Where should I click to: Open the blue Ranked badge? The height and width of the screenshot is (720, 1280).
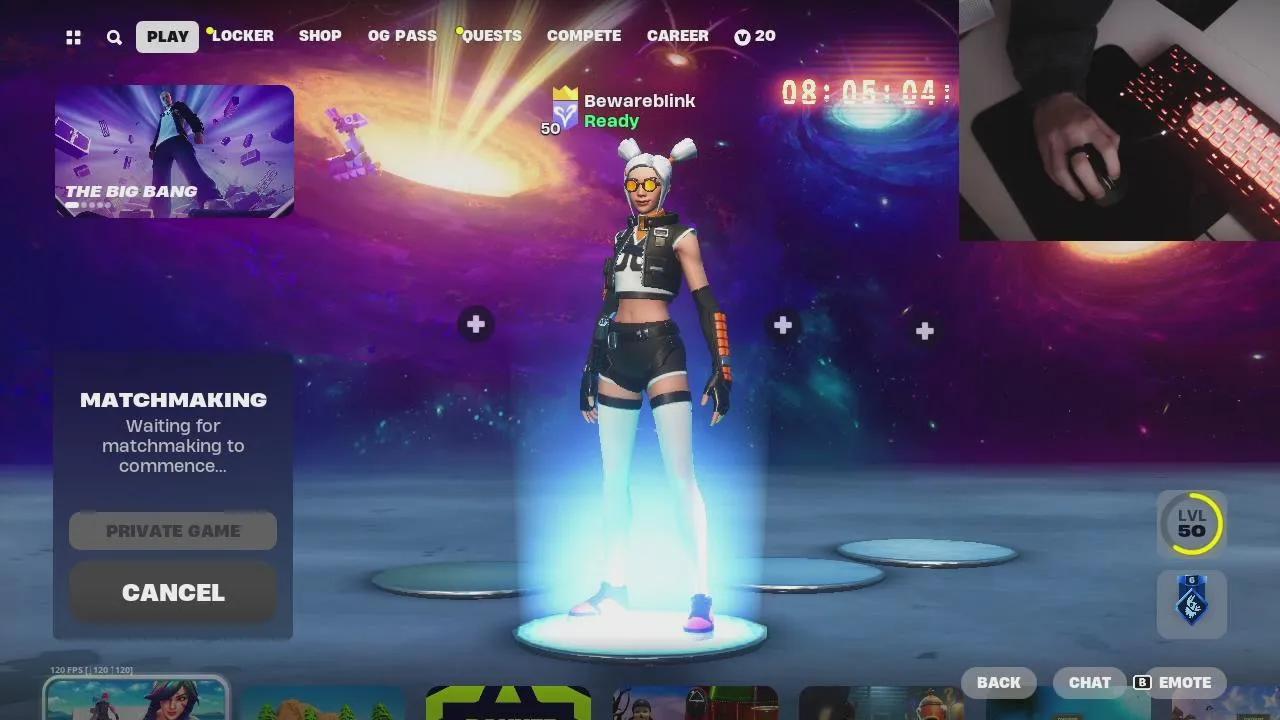pyautogui.click(x=1189, y=603)
